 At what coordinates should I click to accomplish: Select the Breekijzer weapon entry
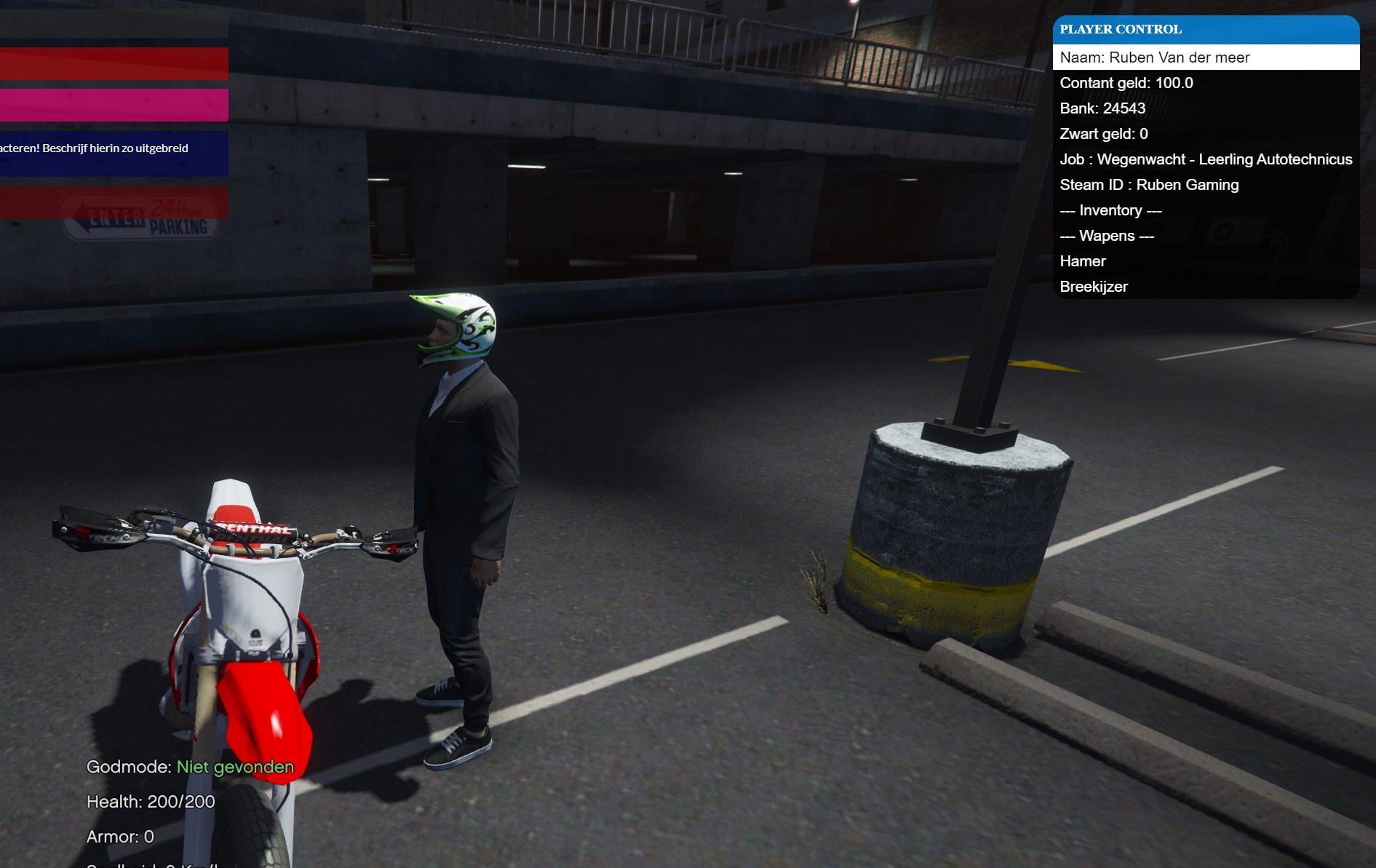point(1205,287)
